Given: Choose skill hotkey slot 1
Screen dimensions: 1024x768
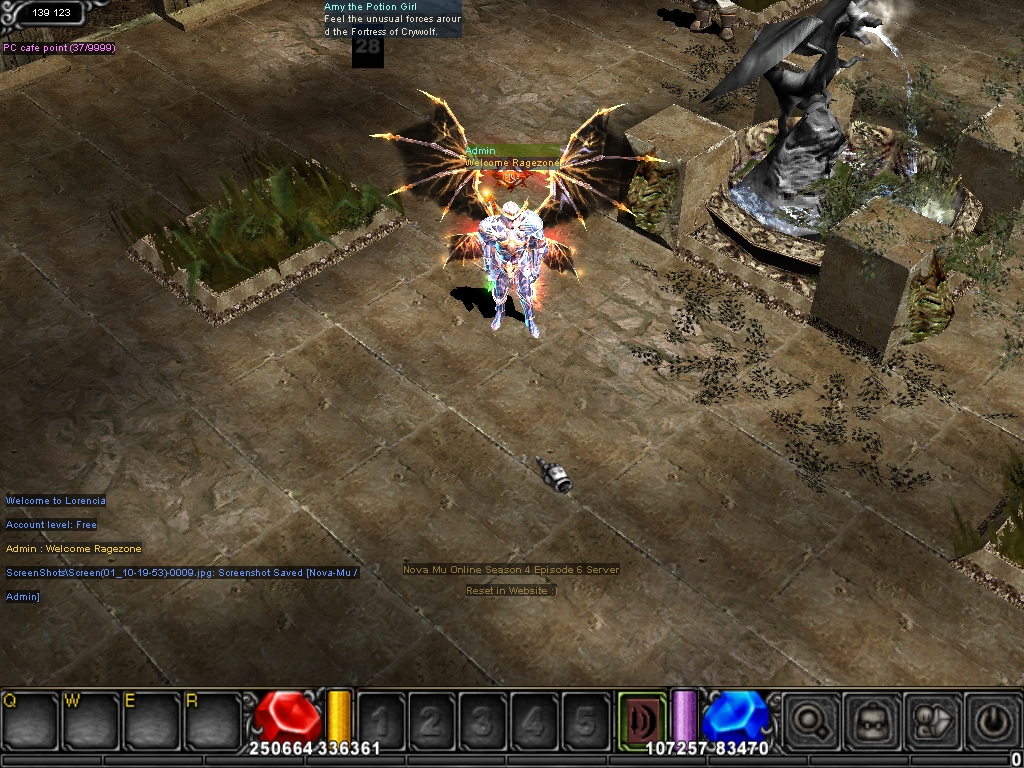Looking at the screenshot, I should tap(381, 719).
